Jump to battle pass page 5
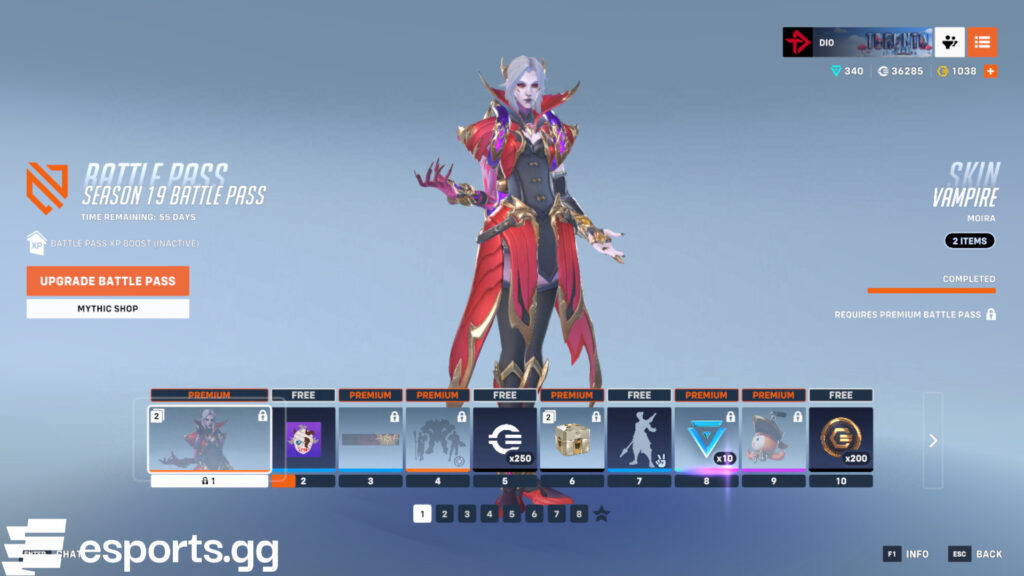This screenshot has height=576, width=1024. pyautogui.click(x=512, y=514)
